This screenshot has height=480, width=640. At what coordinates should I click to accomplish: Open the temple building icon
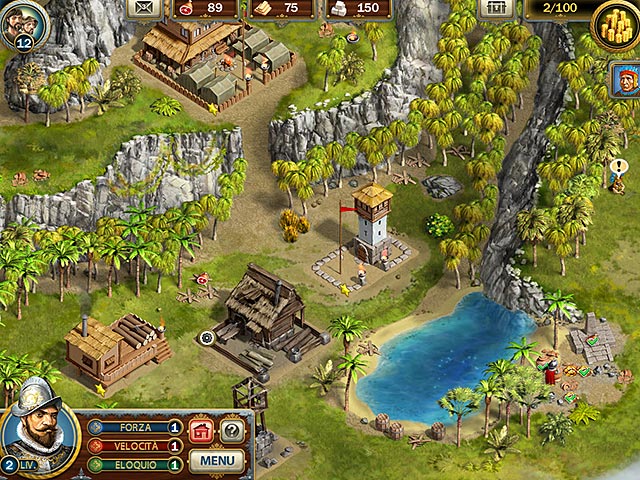click(x=494, y=8)
